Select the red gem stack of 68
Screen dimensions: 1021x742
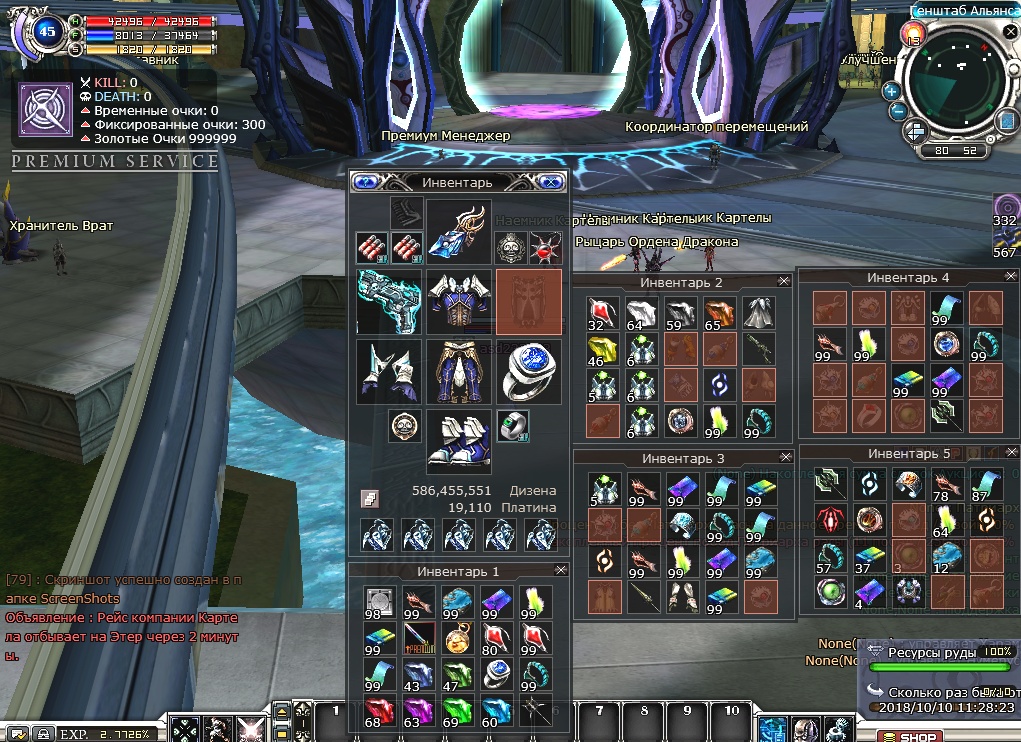pyautogui.click(x=375, y=710)
